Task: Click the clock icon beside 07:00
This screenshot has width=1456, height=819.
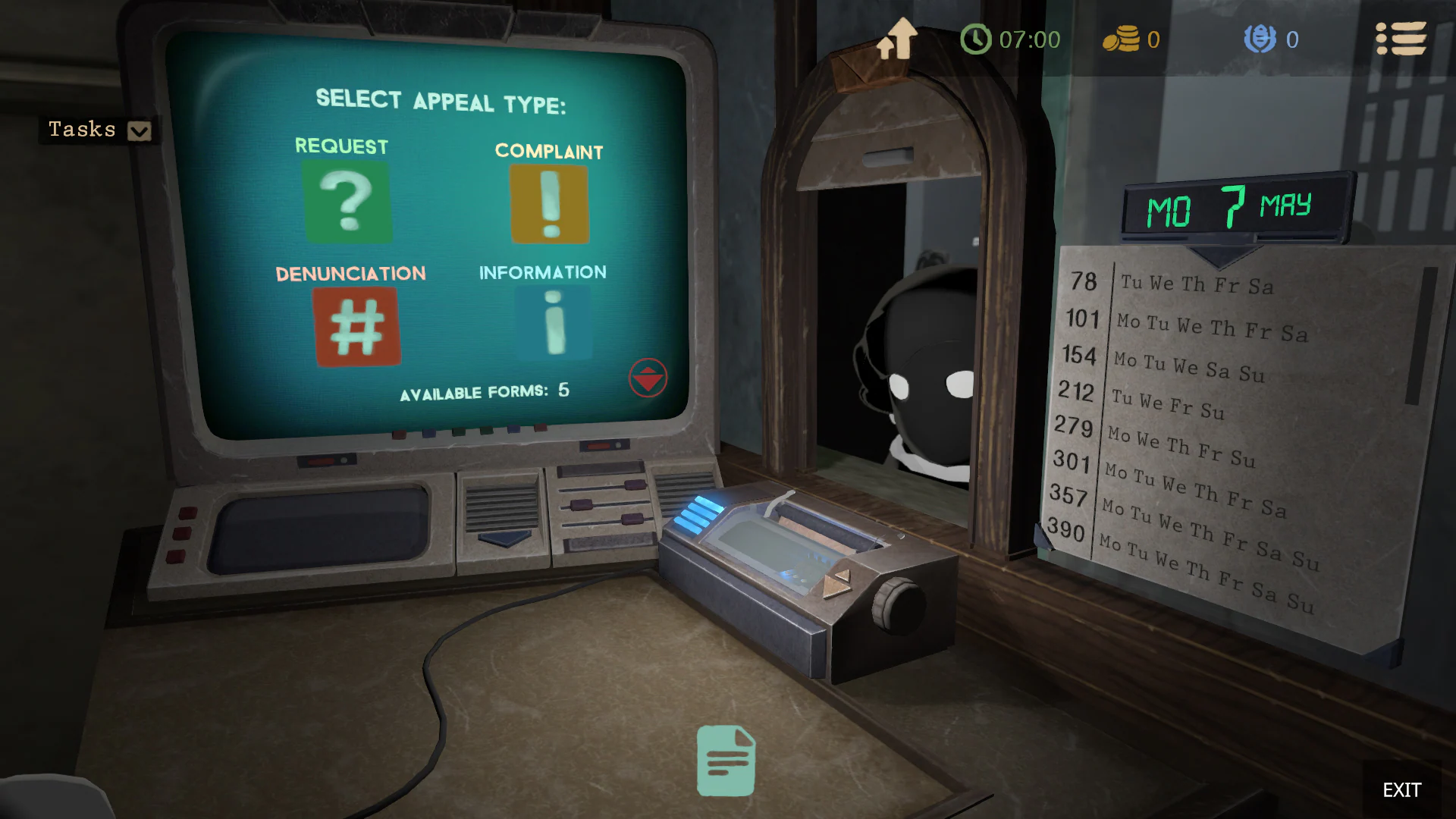Action: coord(977,39)
